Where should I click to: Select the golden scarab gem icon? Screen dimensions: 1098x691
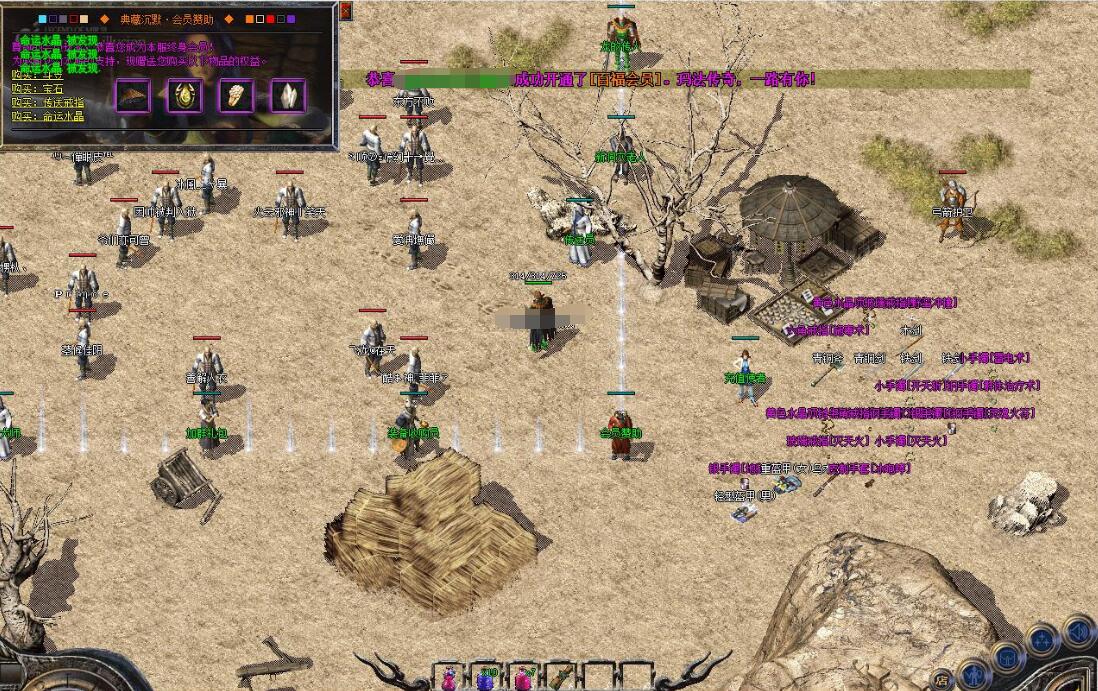(x=185, y=96)
